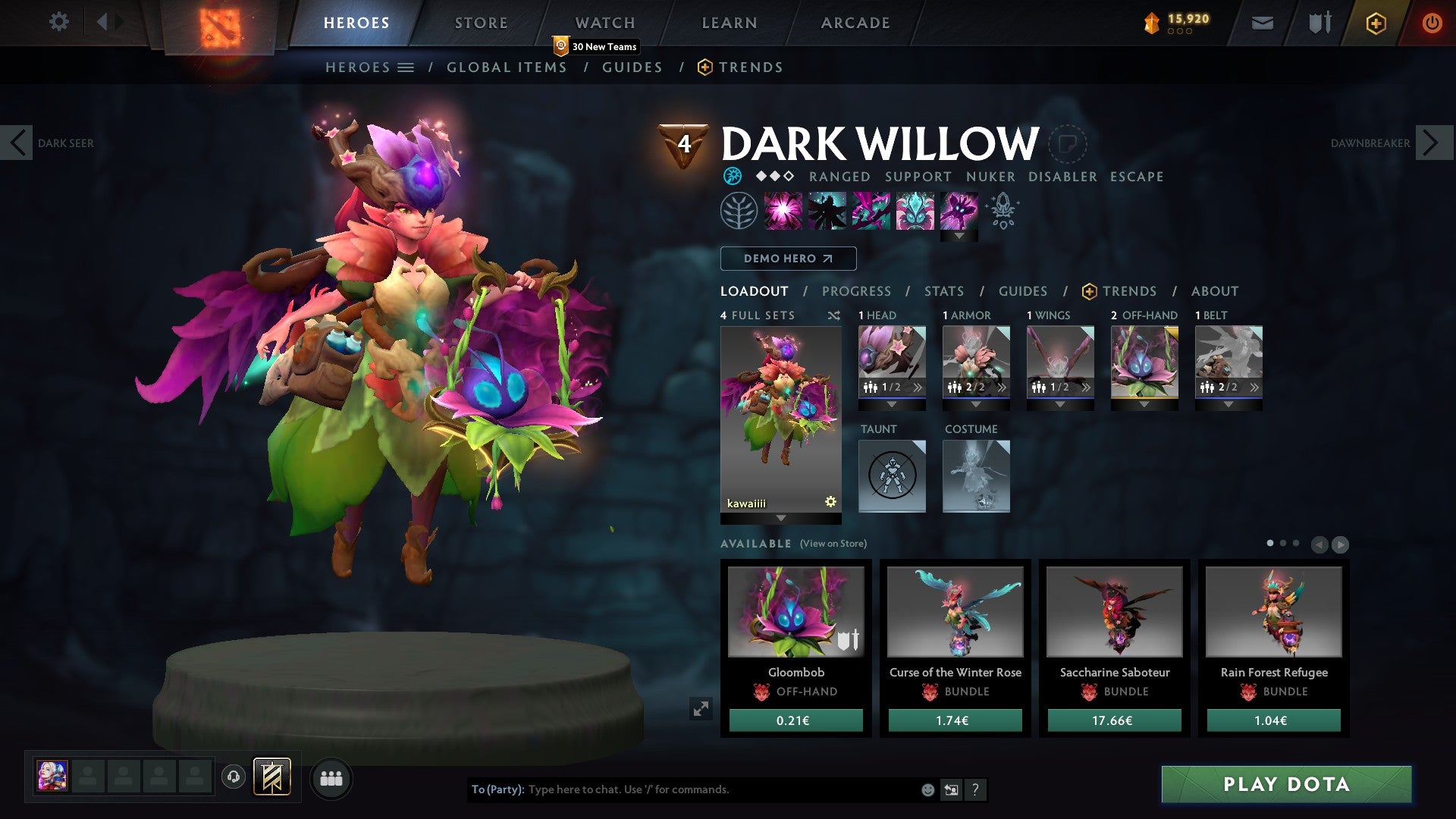The width and height of the screenshot is (1456, 819).
Task: Click the Dota Plus hexagon icon
Action: 1376,23
